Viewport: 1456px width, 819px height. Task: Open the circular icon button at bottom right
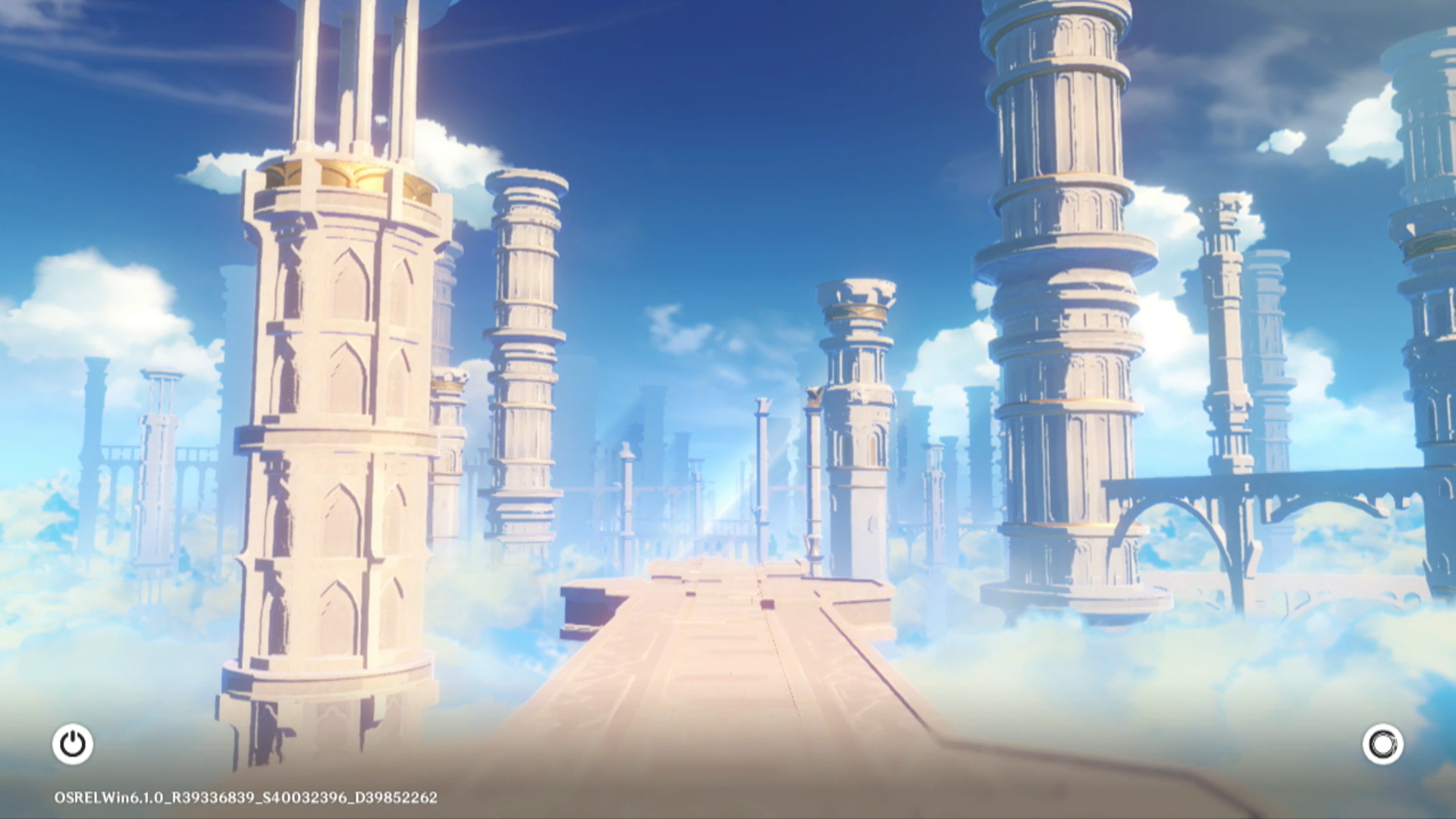tap(1382, 744)
